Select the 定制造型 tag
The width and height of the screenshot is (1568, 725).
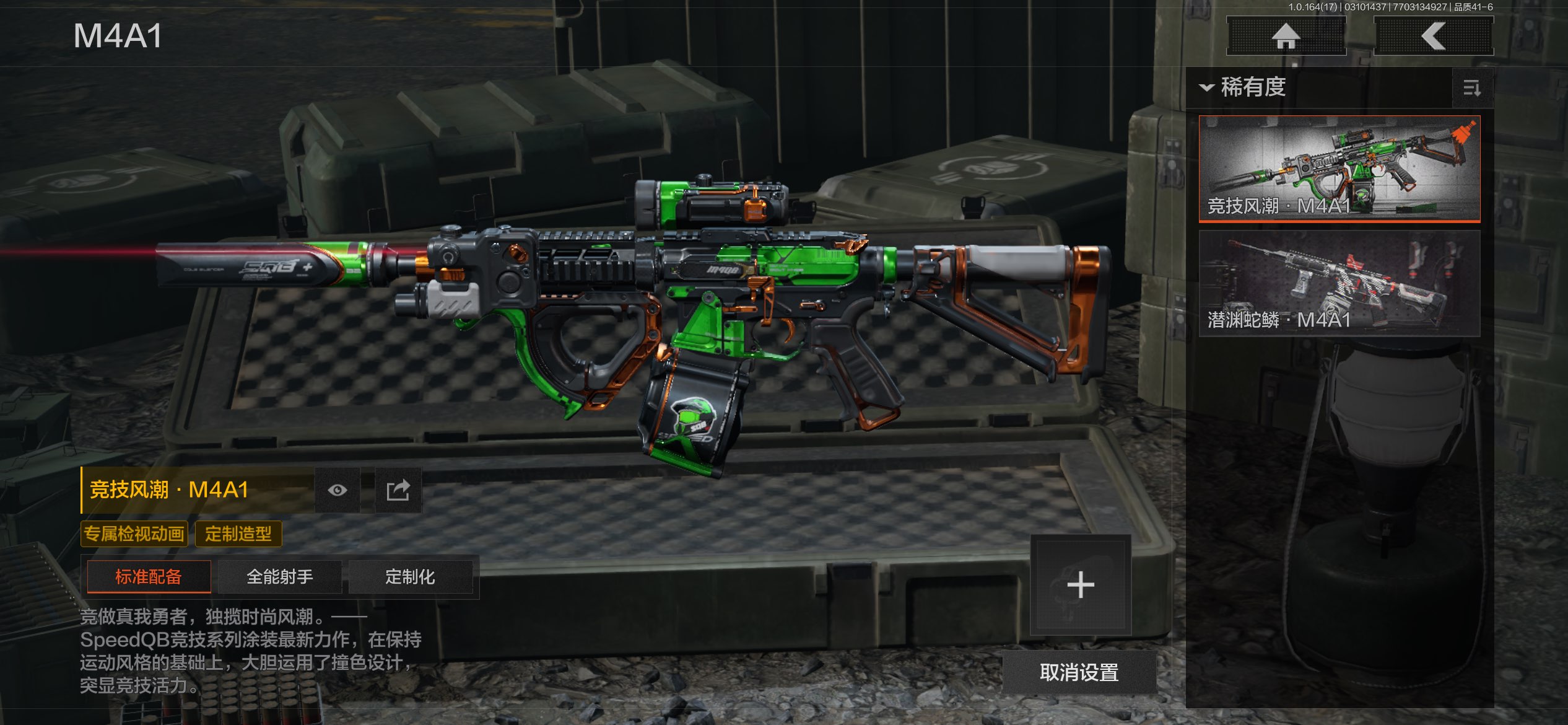tap(238, 534)
